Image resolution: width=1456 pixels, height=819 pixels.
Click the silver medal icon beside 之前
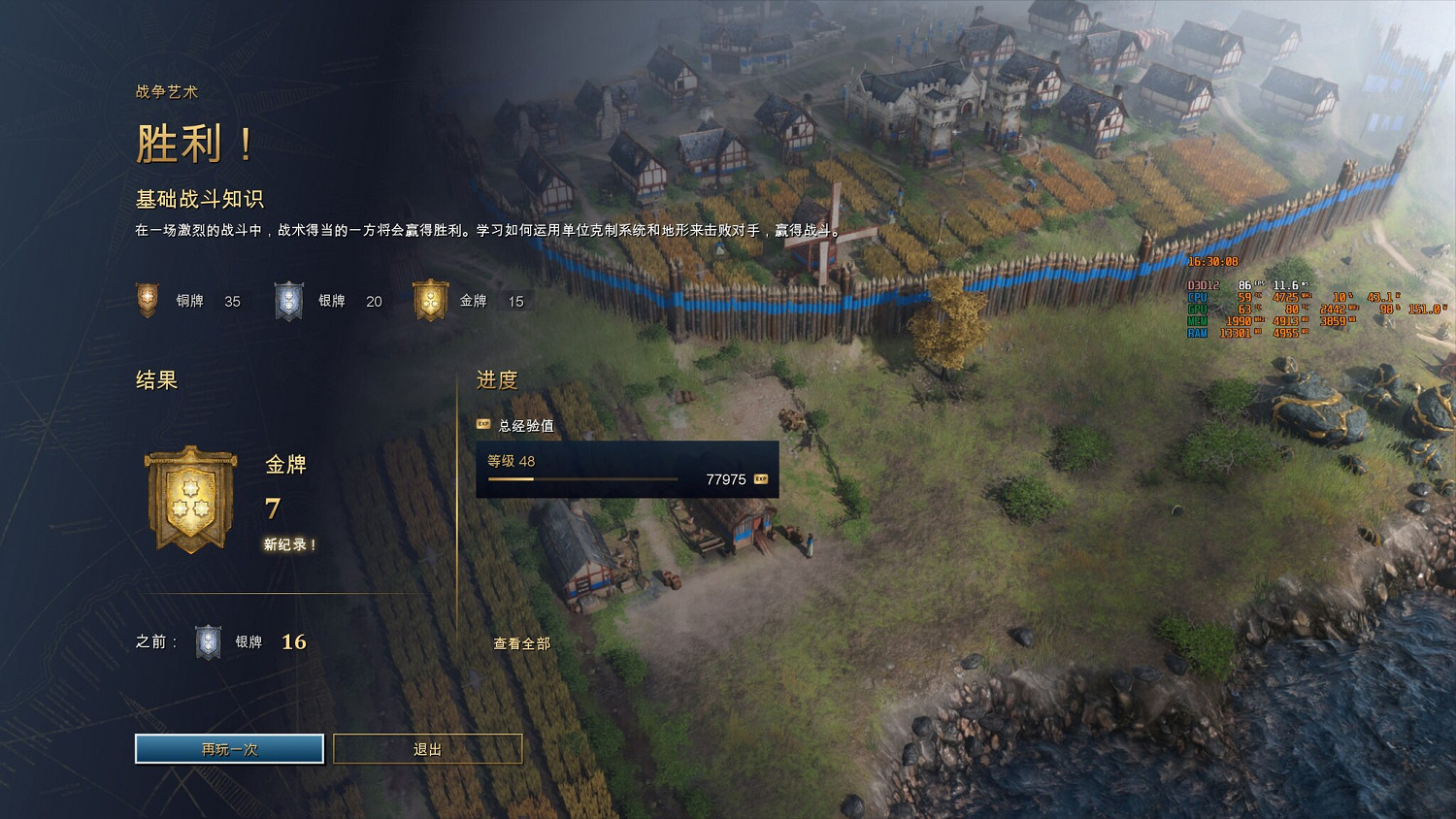click(x=209, y=640)
